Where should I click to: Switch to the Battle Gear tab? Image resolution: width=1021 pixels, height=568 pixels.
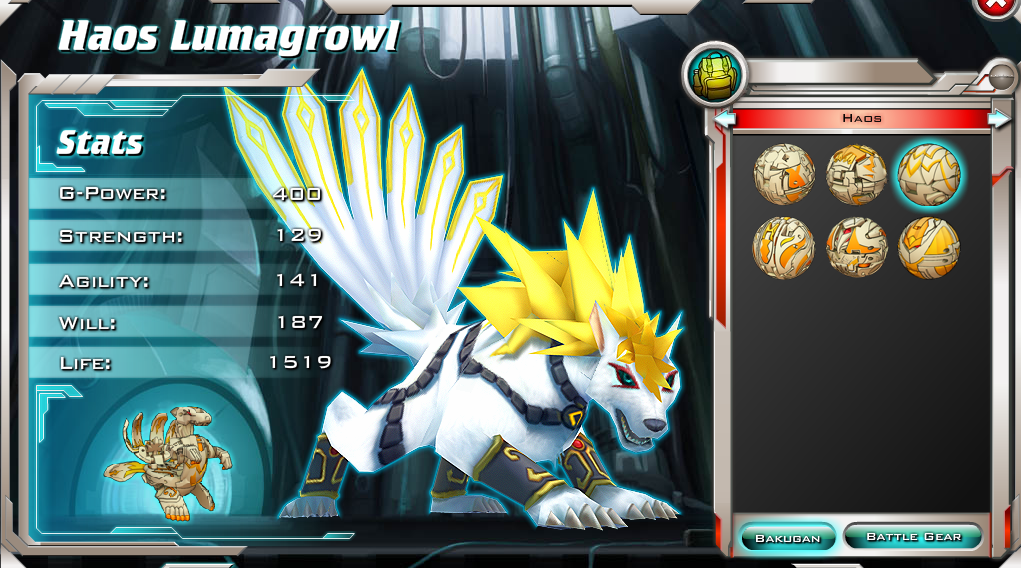[912, 537]
